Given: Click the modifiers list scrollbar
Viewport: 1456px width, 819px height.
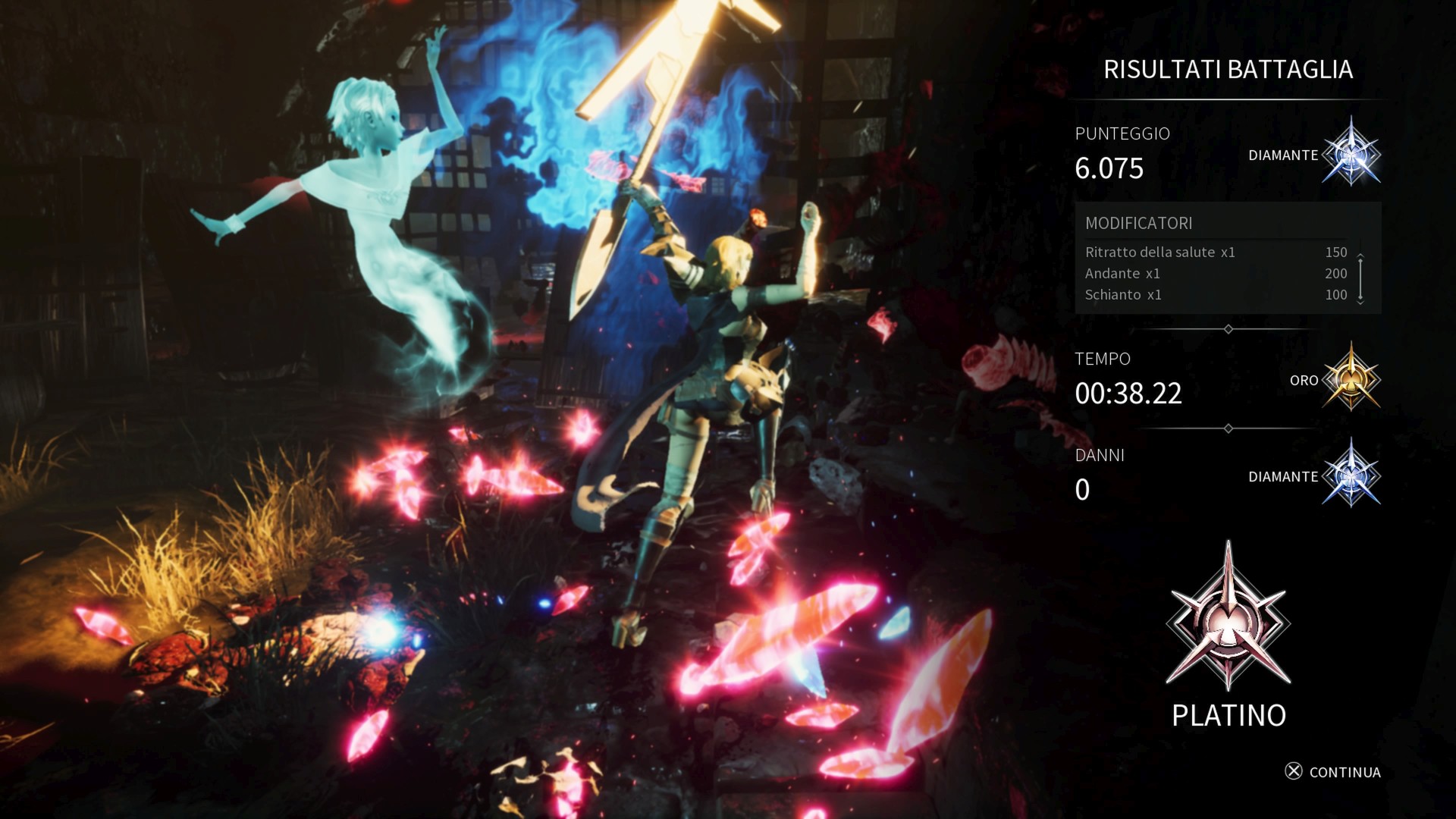Looking at the screenshot, I should tap(1360, 278).
